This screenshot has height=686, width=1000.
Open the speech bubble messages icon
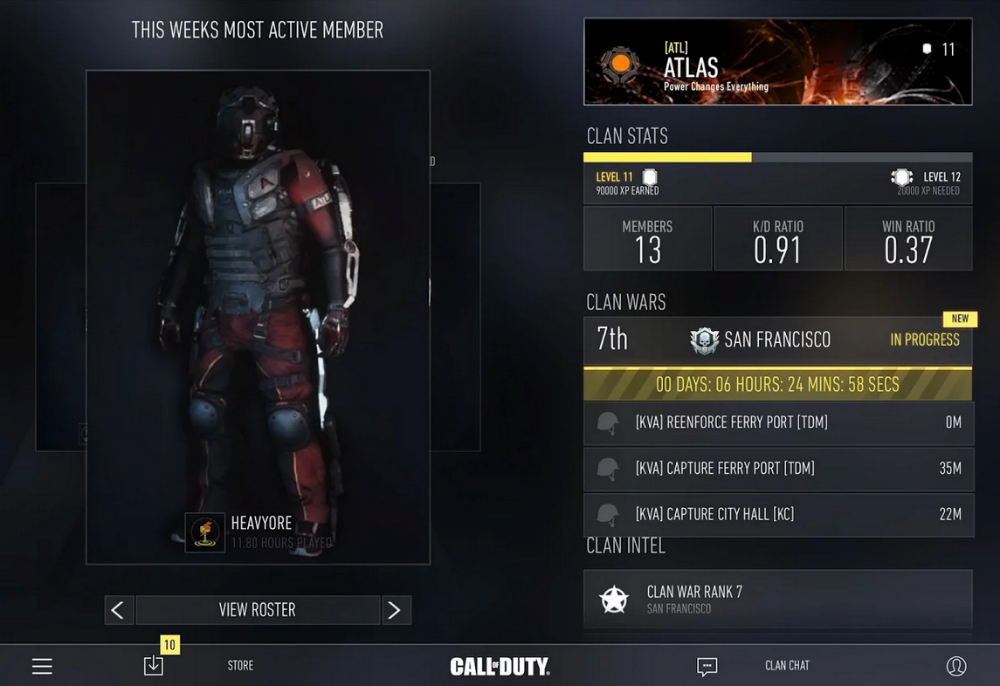pos(707,666)
